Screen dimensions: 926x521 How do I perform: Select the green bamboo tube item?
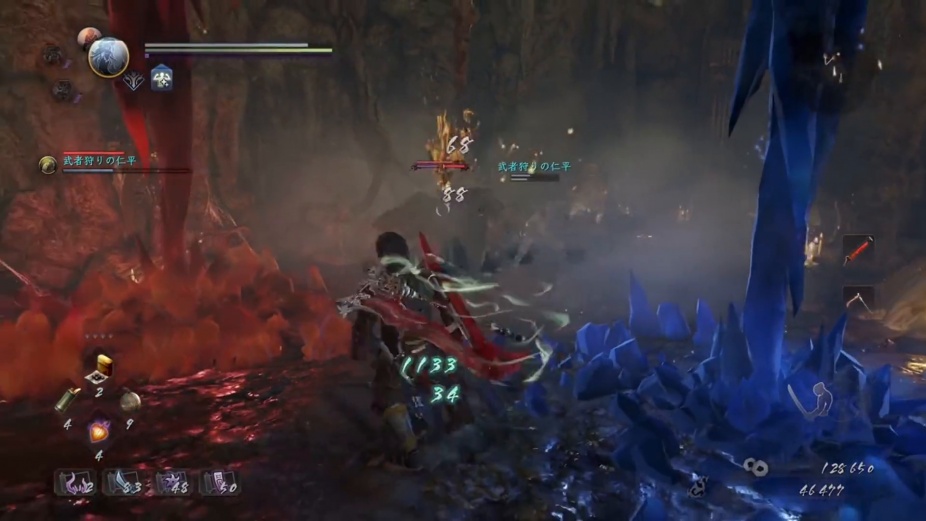(x=69, y=399)
